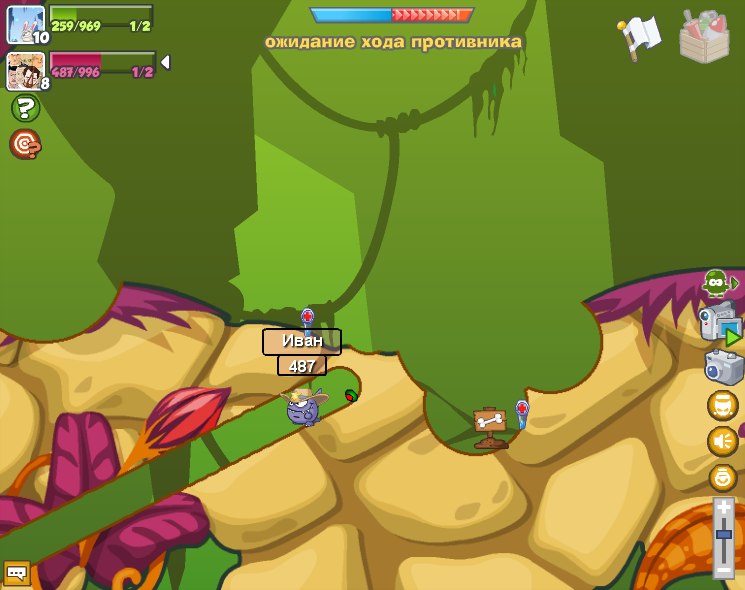Click the white surrender flag
The height and width of the screenshot is (590, 745).
point(640,37)
